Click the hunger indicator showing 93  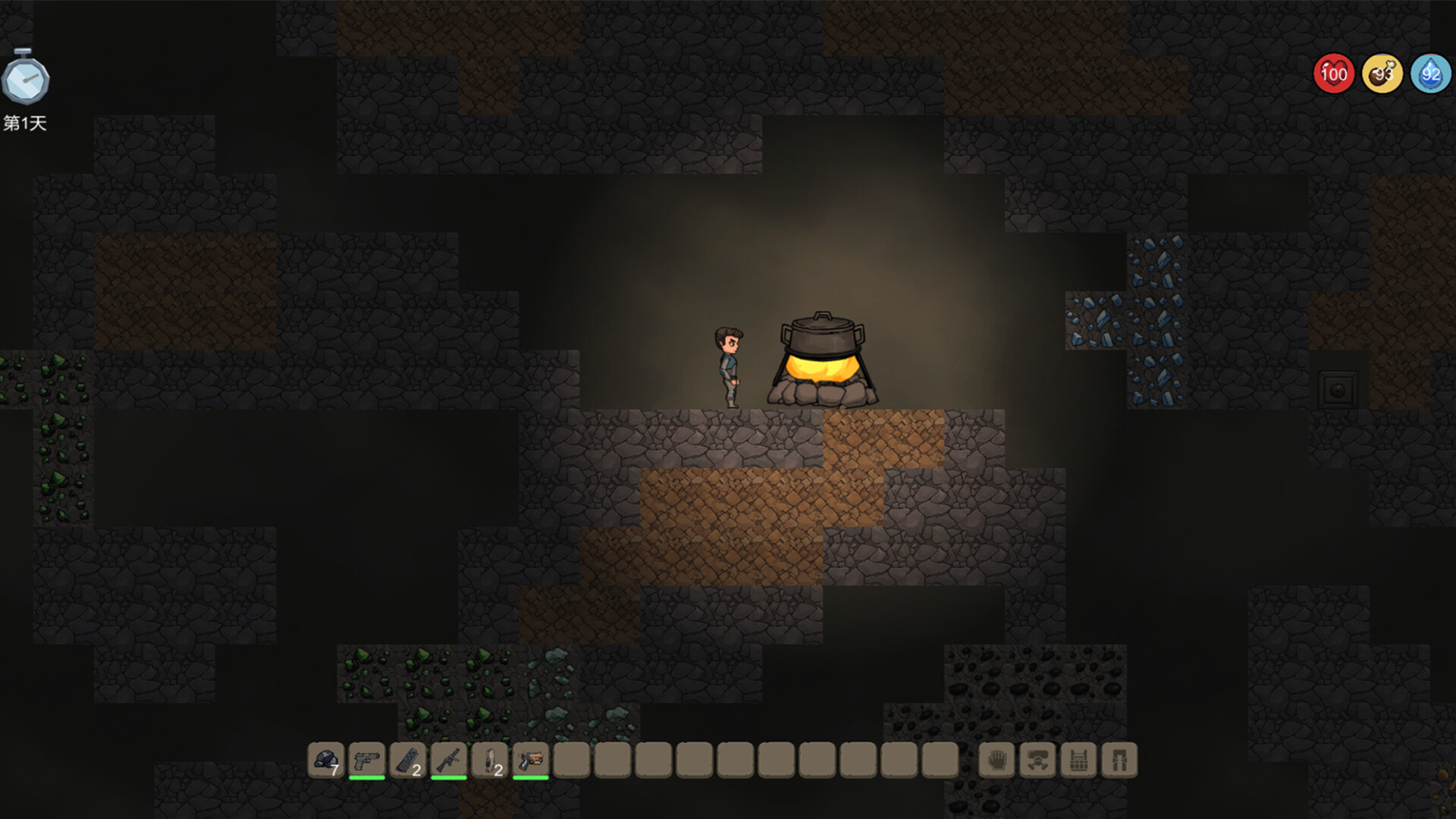tap(1382, 74)
